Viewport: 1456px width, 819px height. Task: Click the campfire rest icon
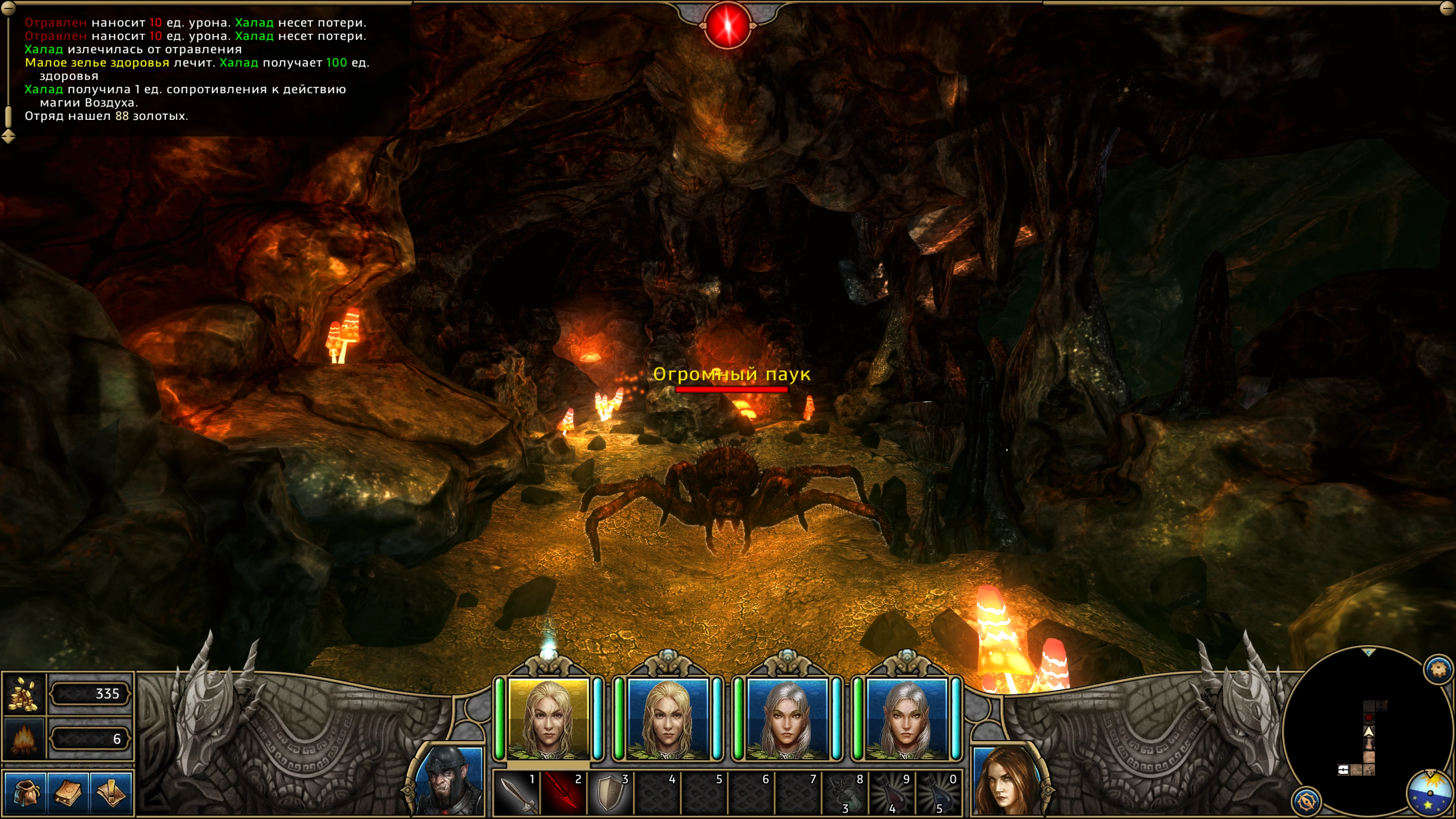point(24,738)
